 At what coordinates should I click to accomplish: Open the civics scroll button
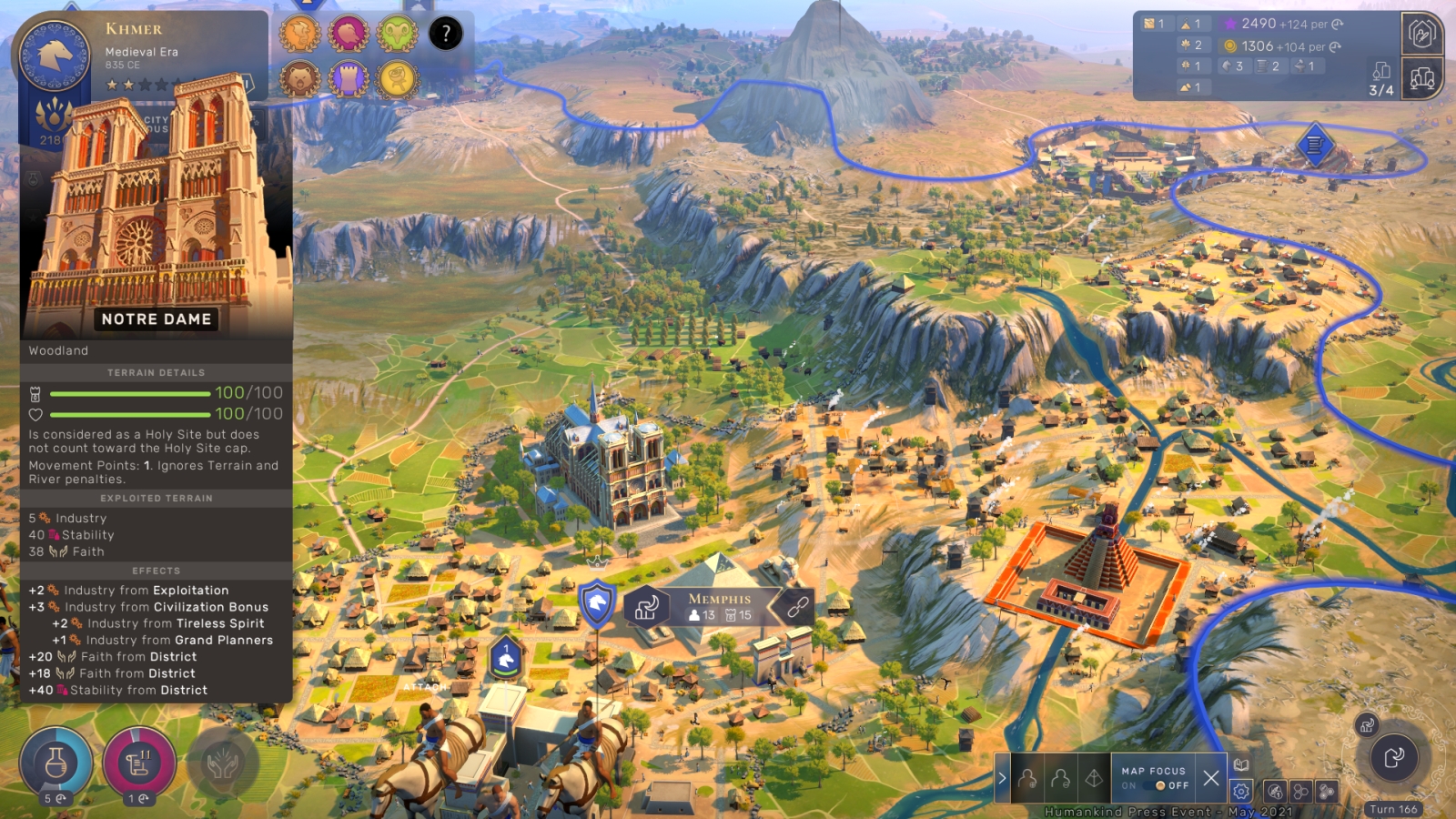point(139,763)
